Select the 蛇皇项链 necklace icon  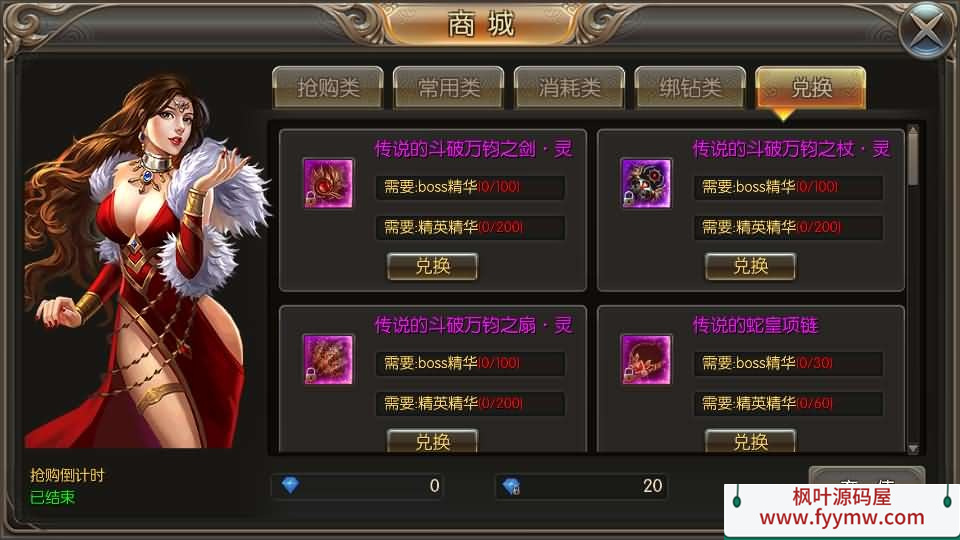(x=646, y=359)
